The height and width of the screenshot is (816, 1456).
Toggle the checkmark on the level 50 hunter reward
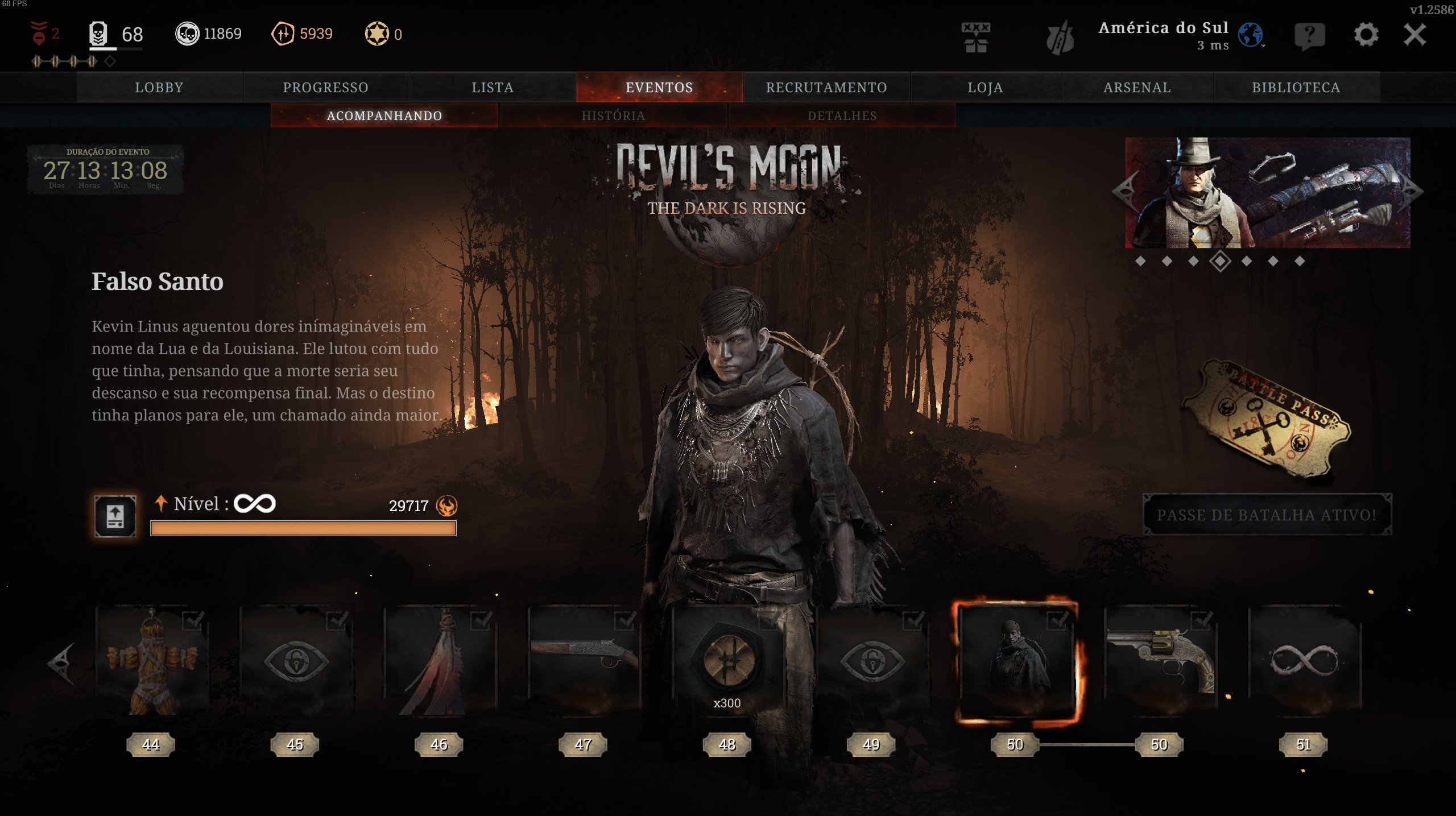point(1056,622)
